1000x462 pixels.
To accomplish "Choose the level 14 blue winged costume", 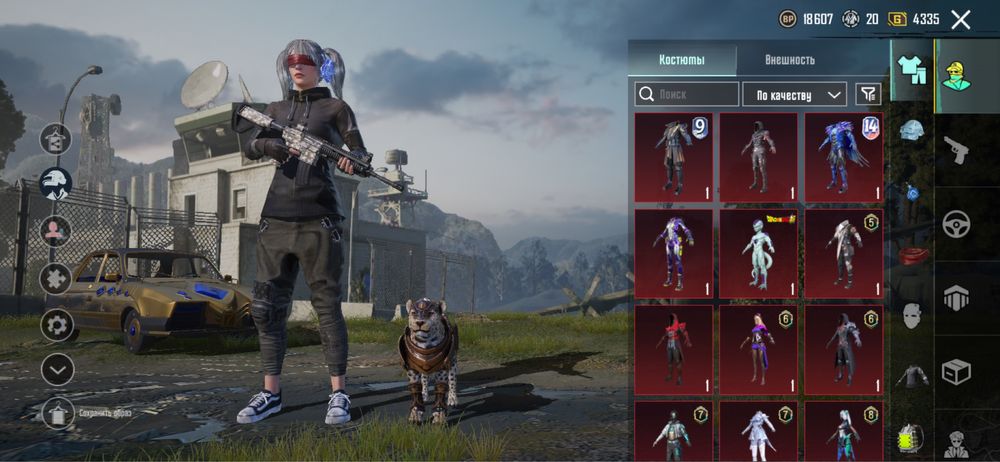I will 843,156.
